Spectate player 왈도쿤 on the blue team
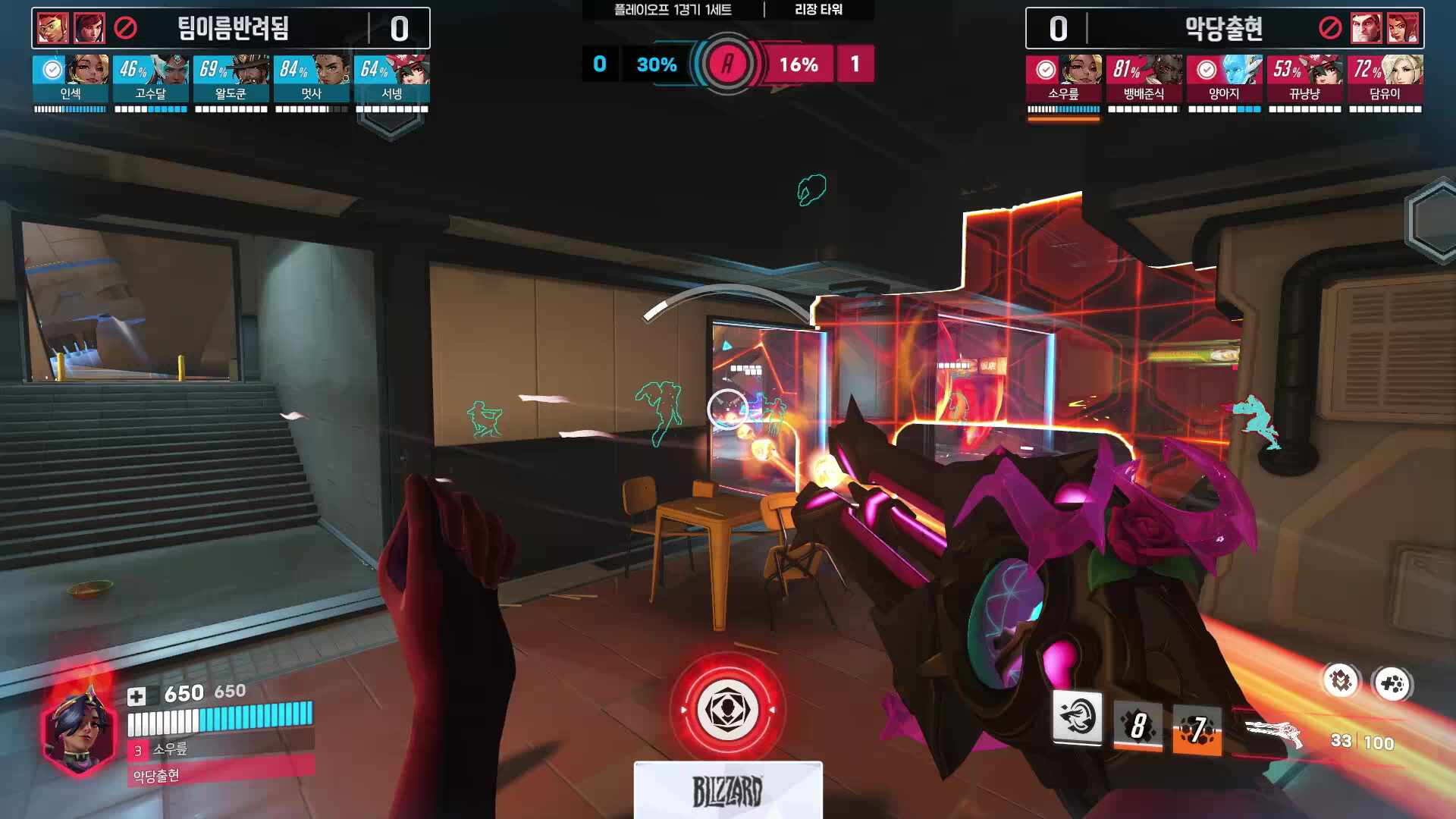Image resolution: width=1456 pixels, height=819 pixels. (231, 80)
